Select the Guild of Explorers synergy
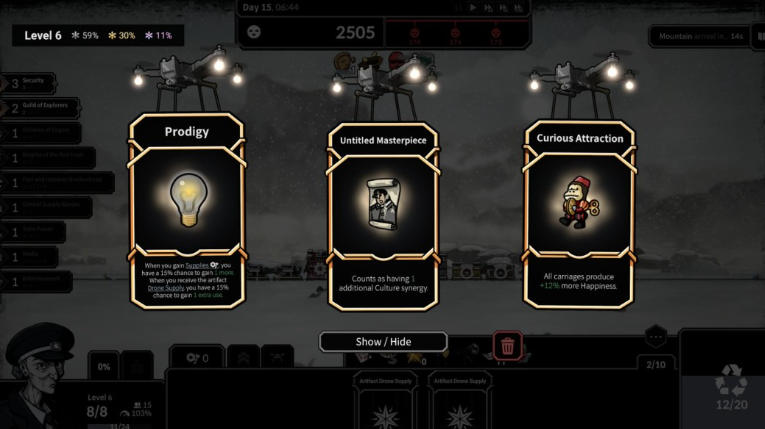Viewport: 765px width, 429px height. click(x=40, y=108)
